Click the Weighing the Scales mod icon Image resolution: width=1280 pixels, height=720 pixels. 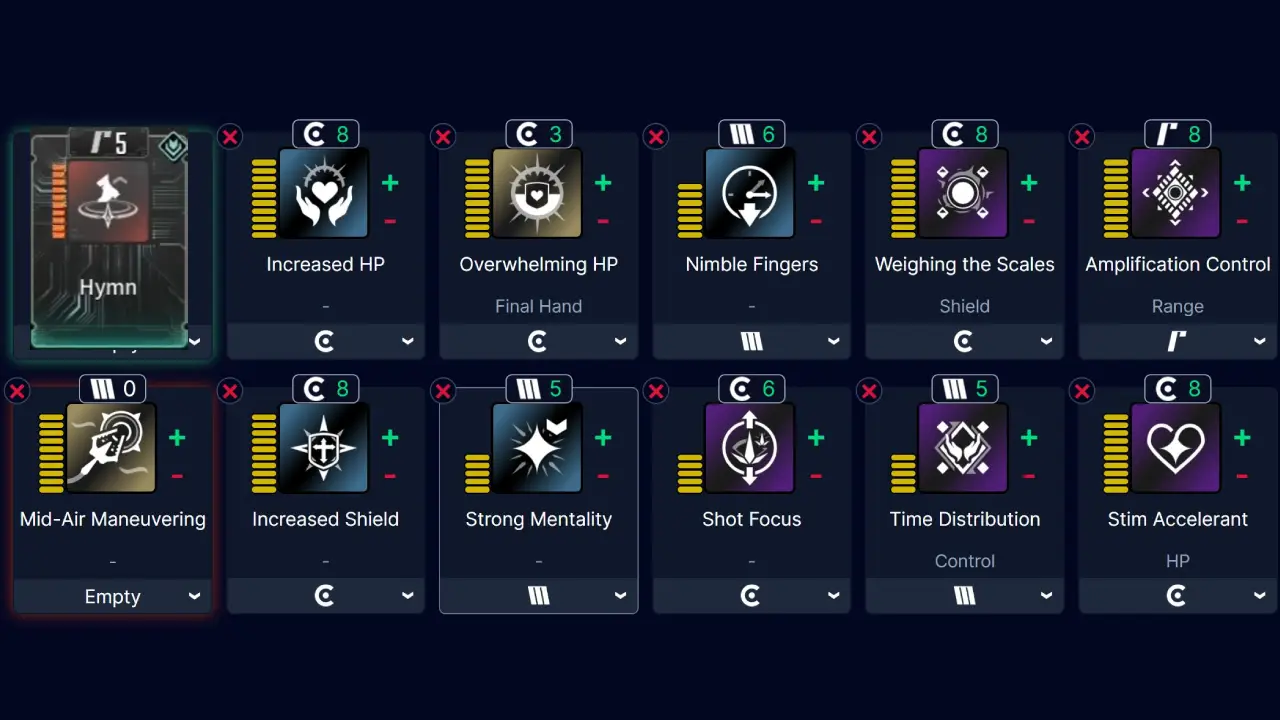pyautogui.click(x=964, y=193)
